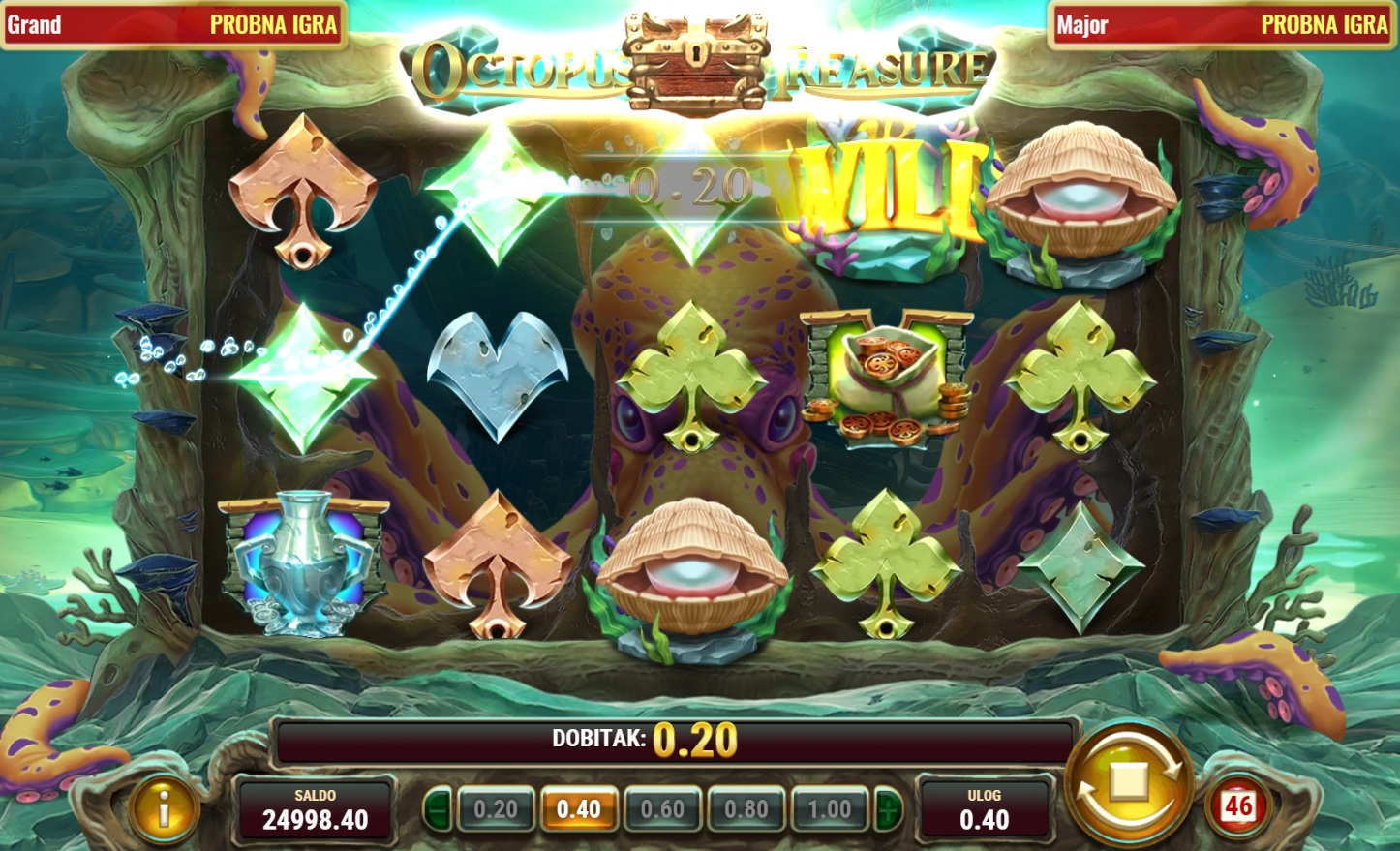1400x851 pixels.
Task: Select the 1.00 bet amount
Action: pyautogui.click(x=830, y=809)
